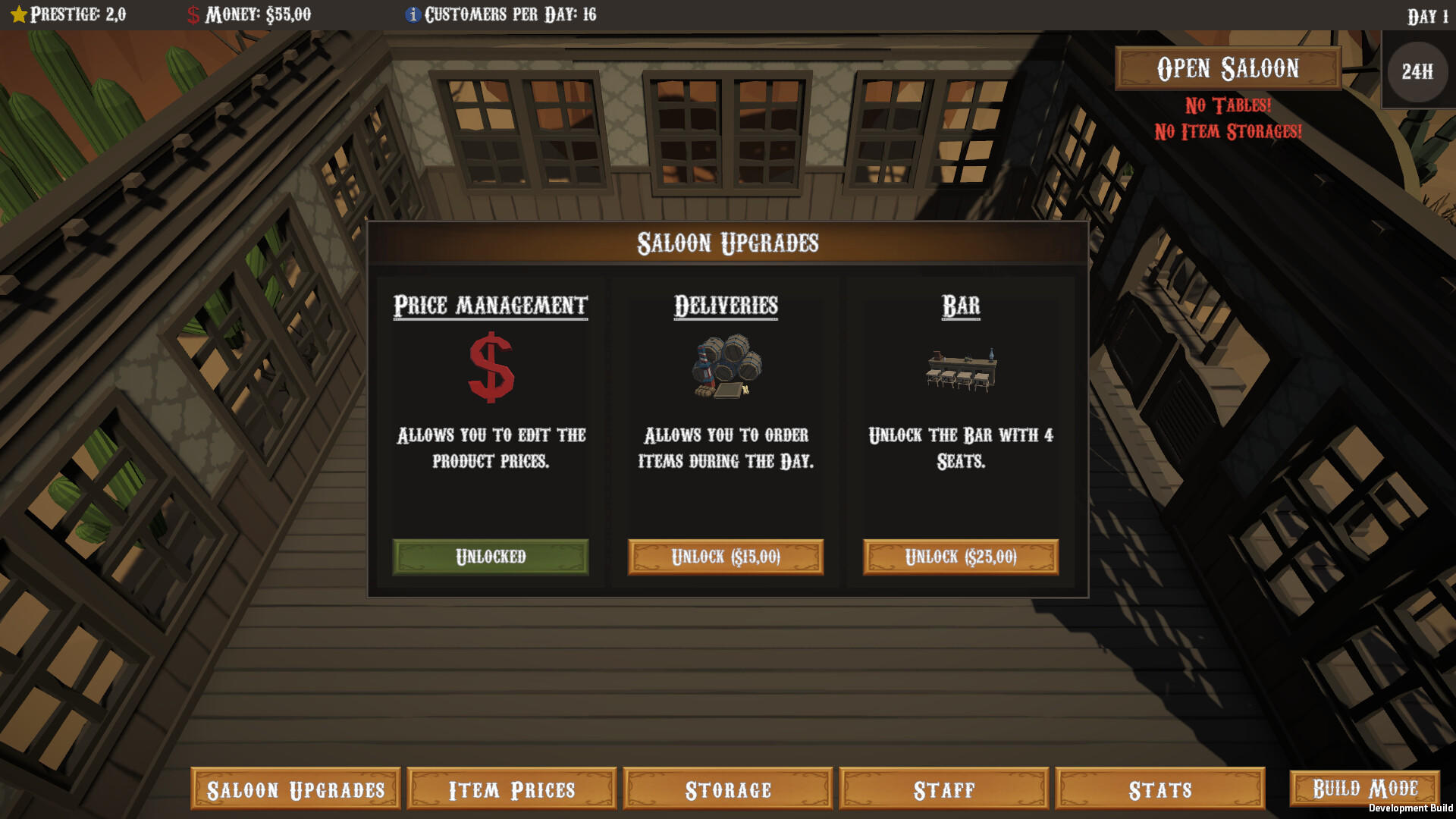Click the prestige star icon
This screenshot has width=1456, height=819.
19,13
